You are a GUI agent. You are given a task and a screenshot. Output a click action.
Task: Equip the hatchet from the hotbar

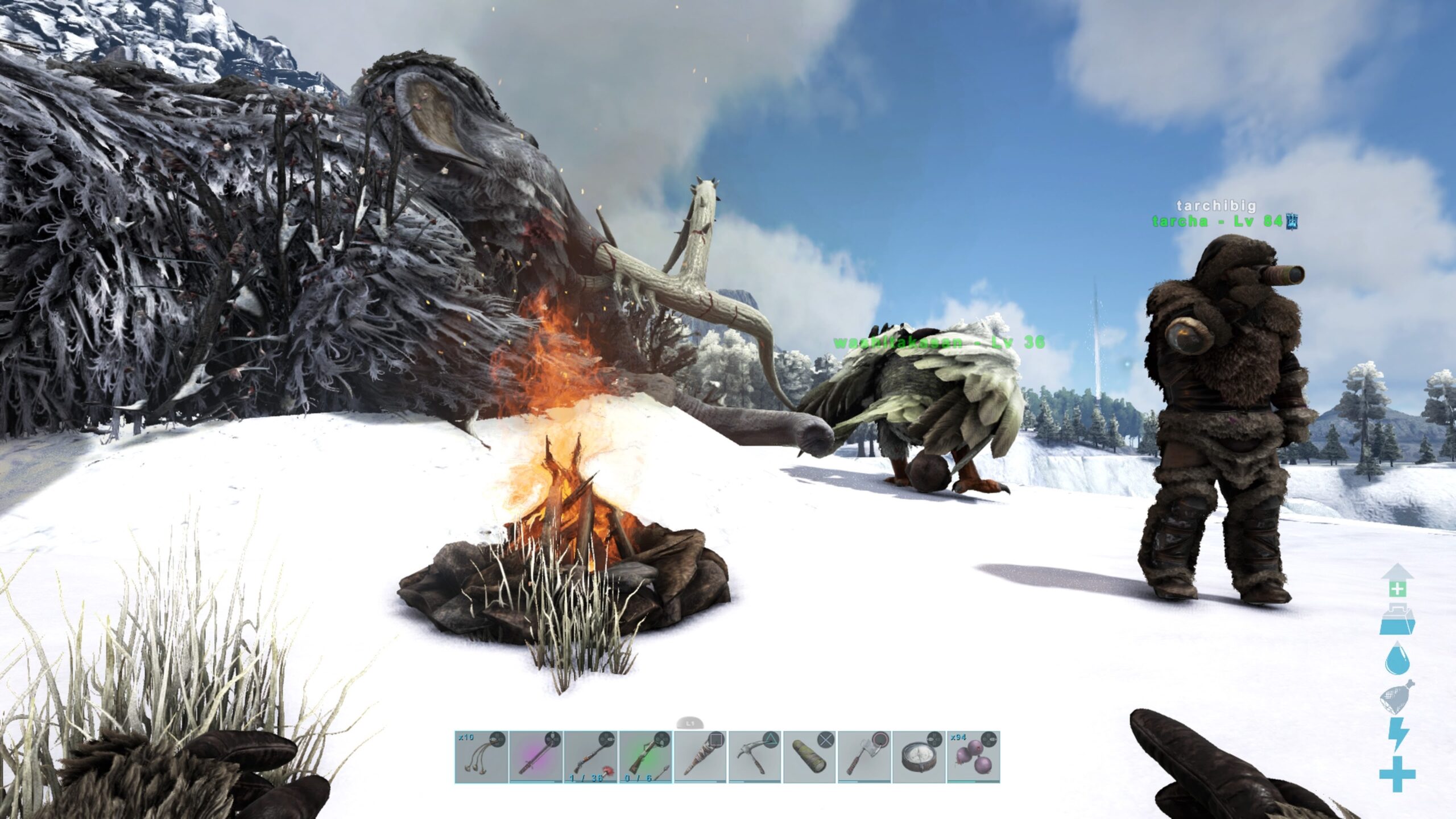pyautogui.click(x=864, y=757)
